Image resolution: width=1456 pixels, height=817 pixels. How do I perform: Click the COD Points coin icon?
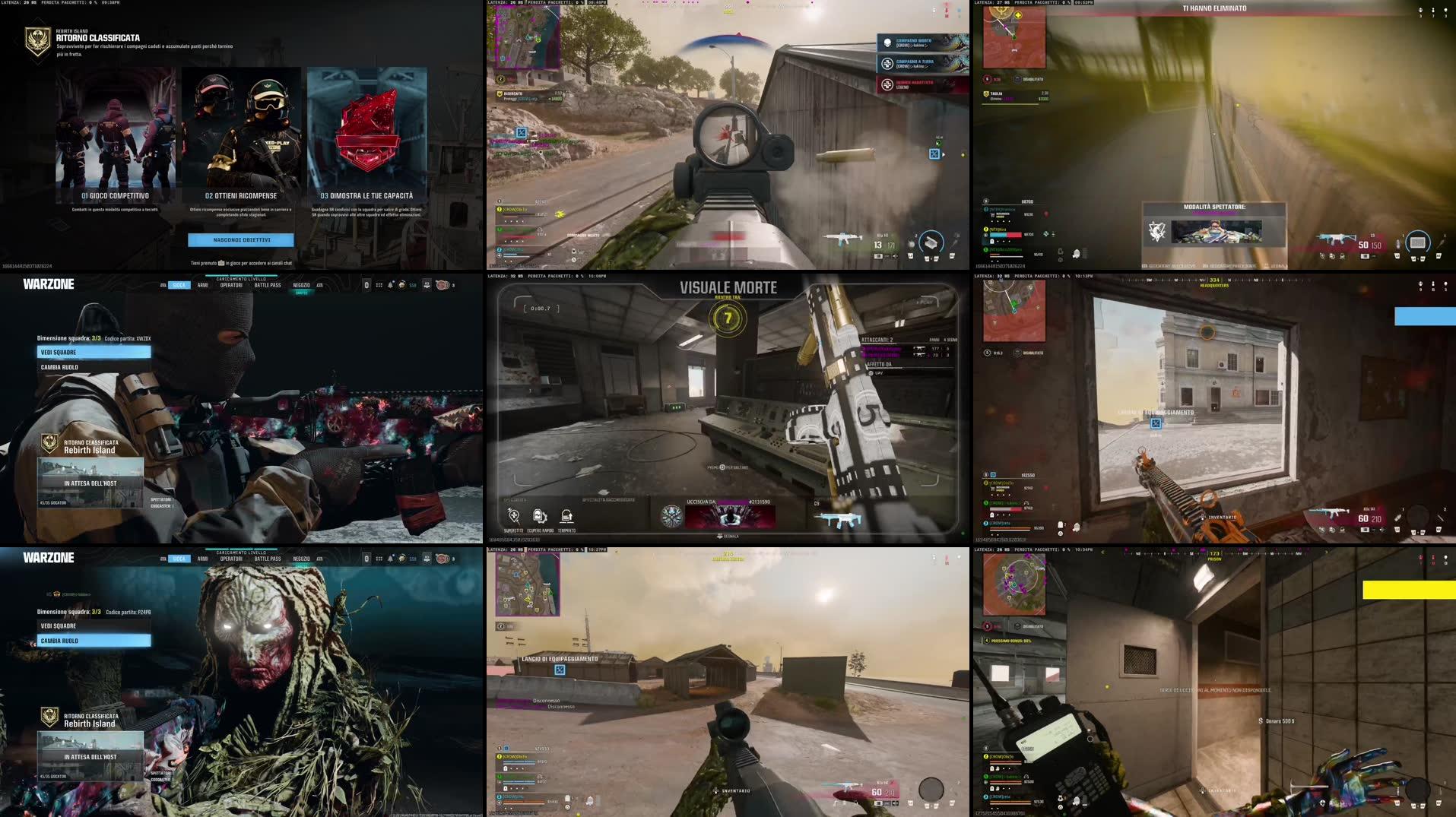tap(402, 284)
